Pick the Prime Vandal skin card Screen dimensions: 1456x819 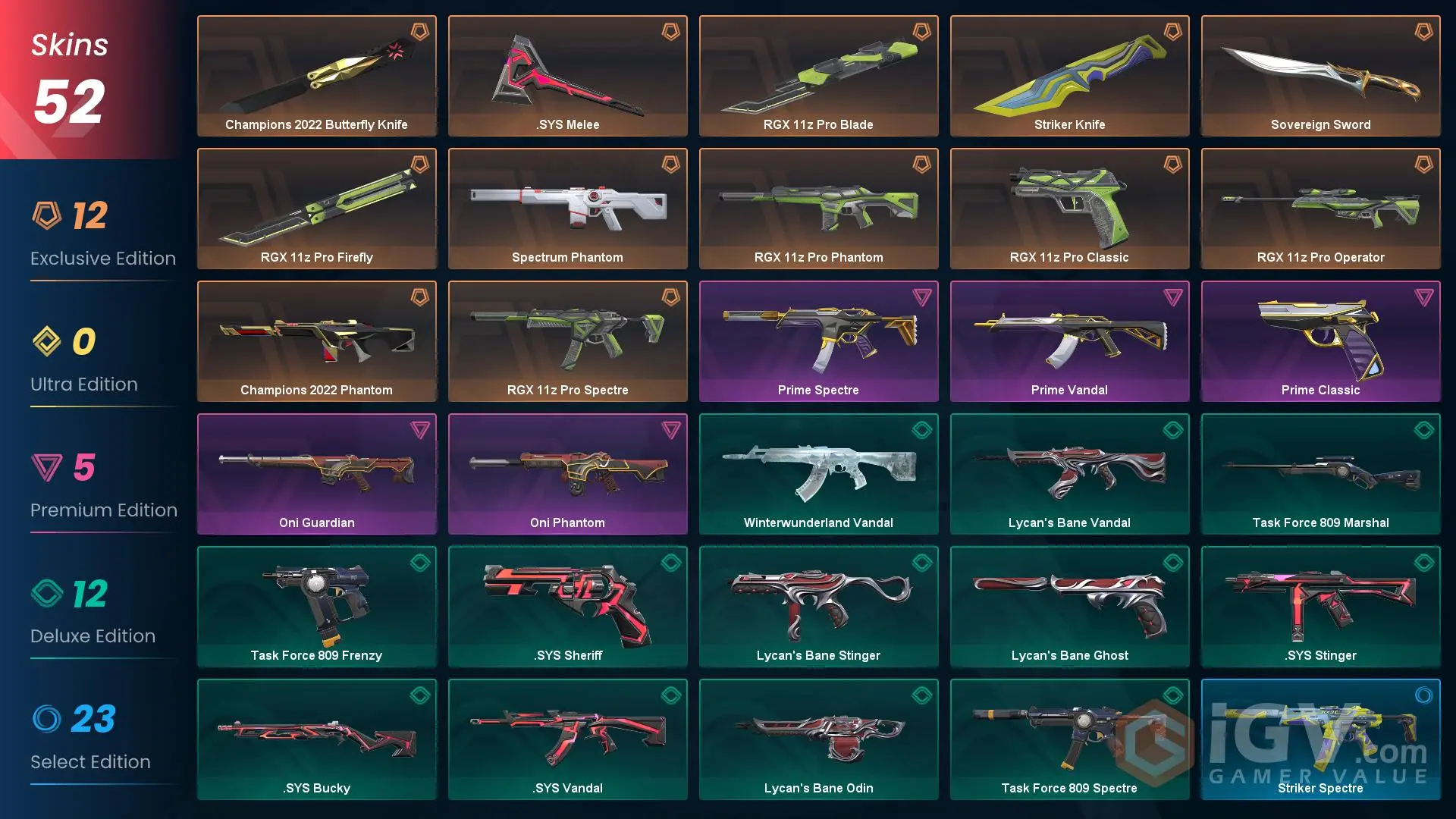coord(1069,341)
